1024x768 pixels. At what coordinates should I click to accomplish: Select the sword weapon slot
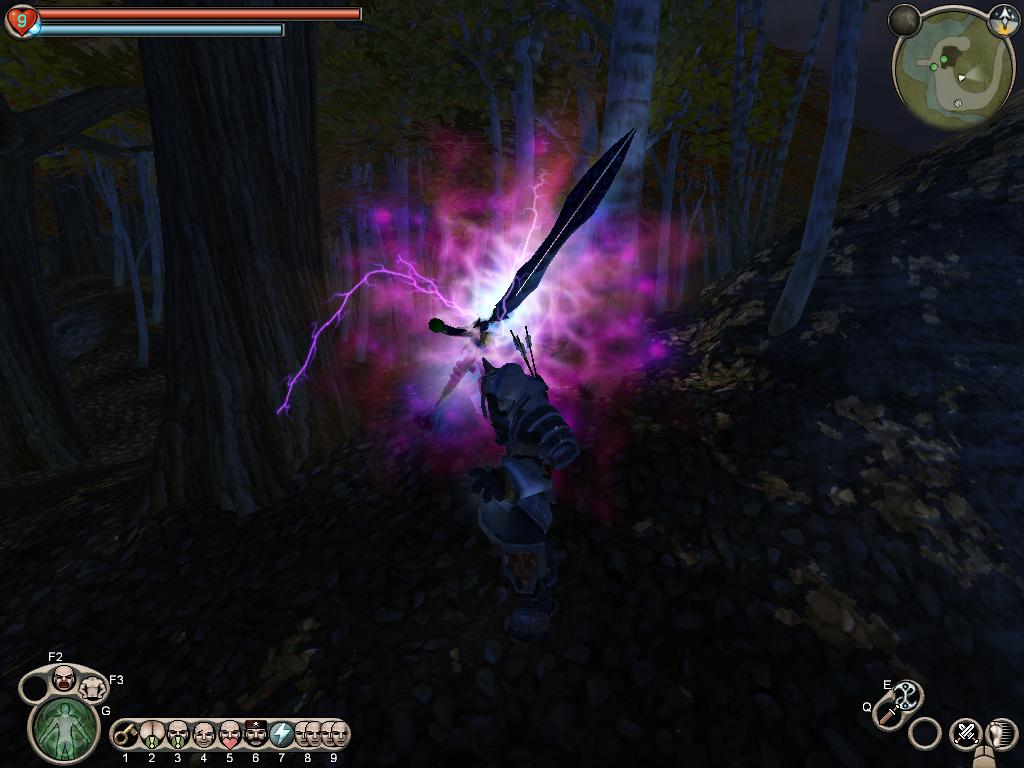[888, 714]
